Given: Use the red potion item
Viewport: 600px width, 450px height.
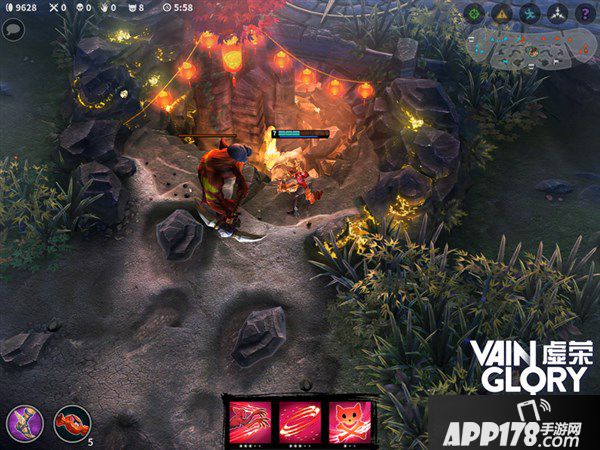Looking at the screenshot, I should pyautogui.click(x=72, y=423).
